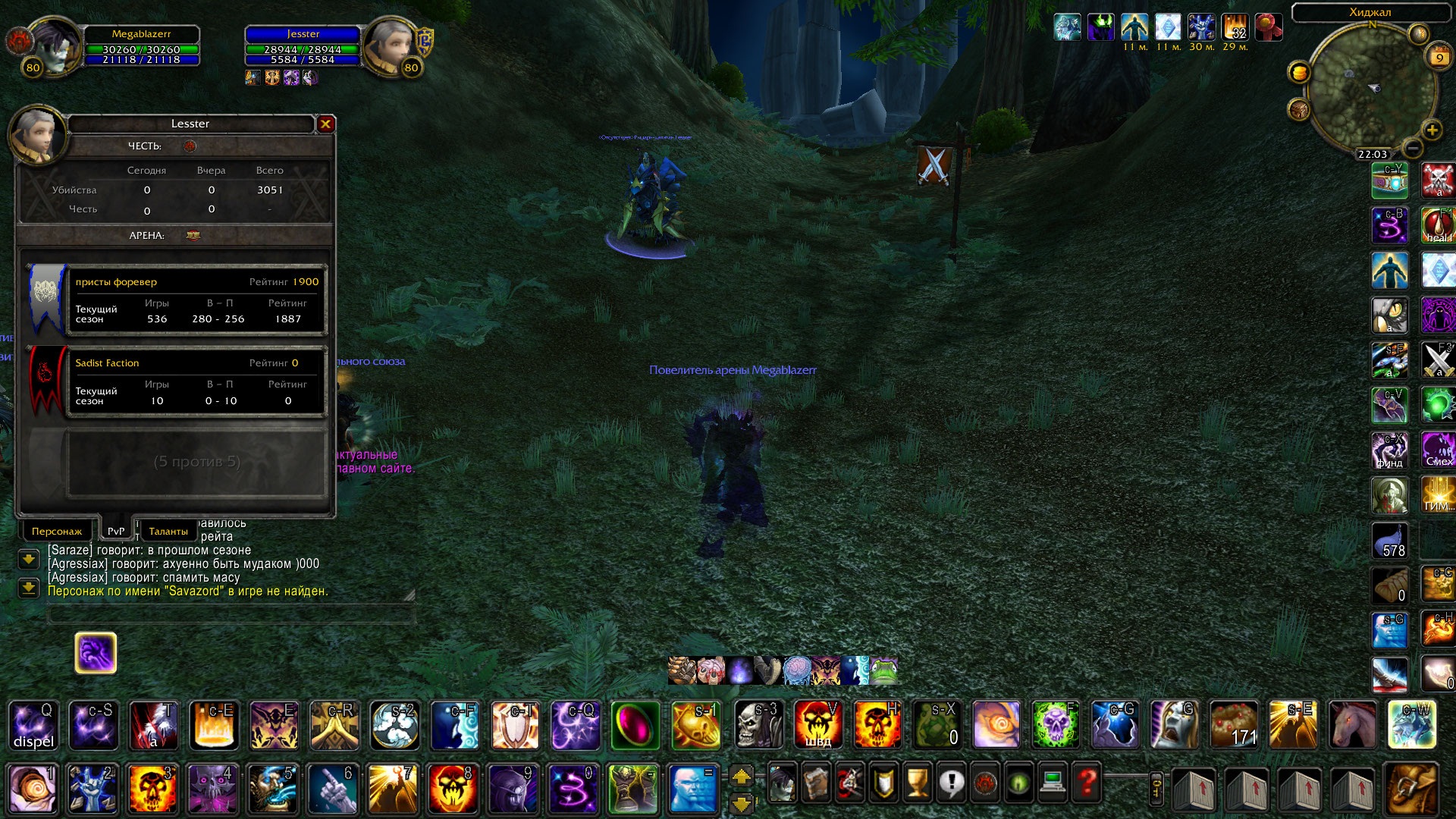1456x819 pixels.
Task: Close the Lesster inspect window
Action: (326, 124)
